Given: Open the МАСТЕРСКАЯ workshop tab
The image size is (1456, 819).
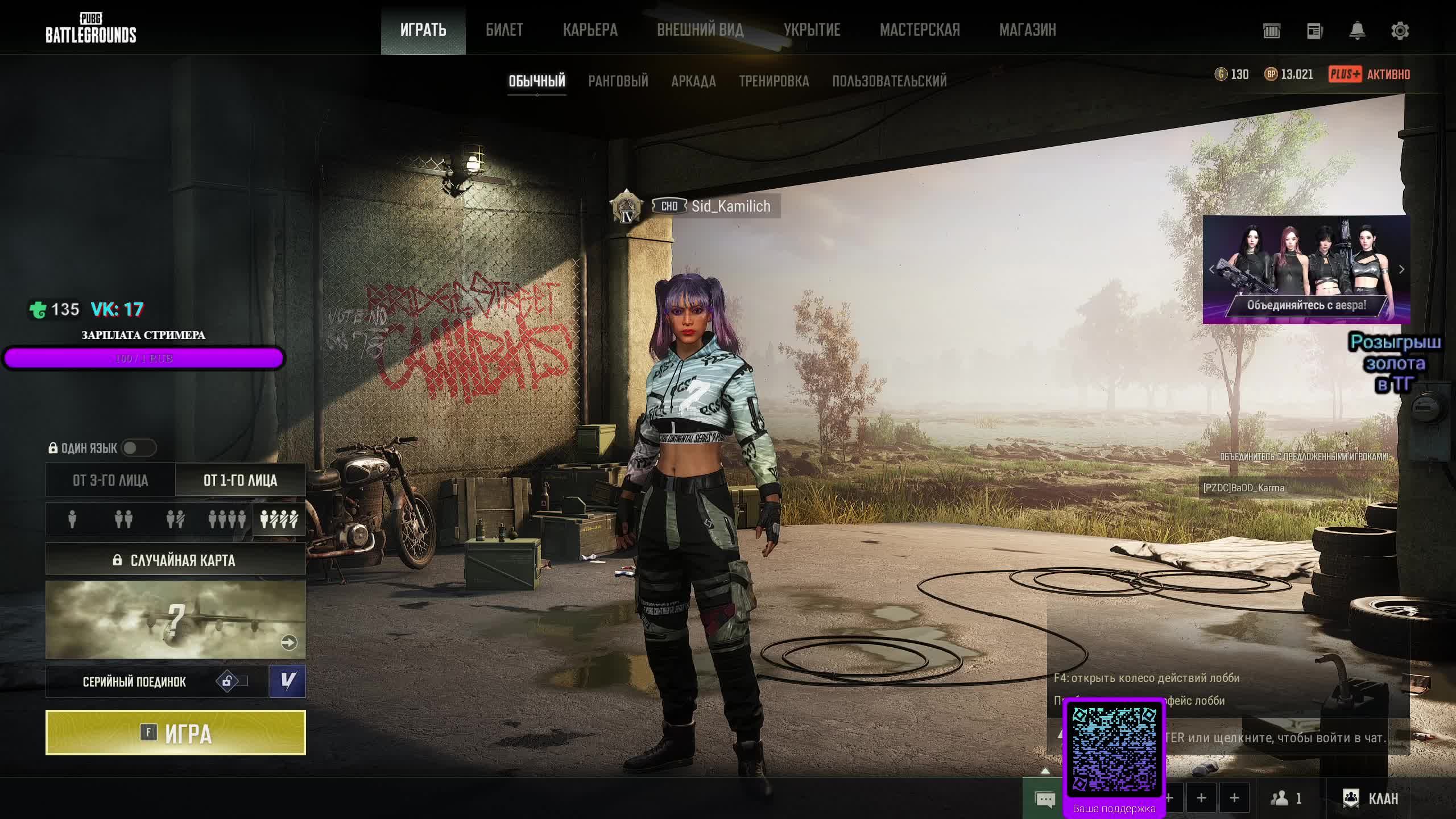Looking at the screenshot, I should tap(920, 30).
